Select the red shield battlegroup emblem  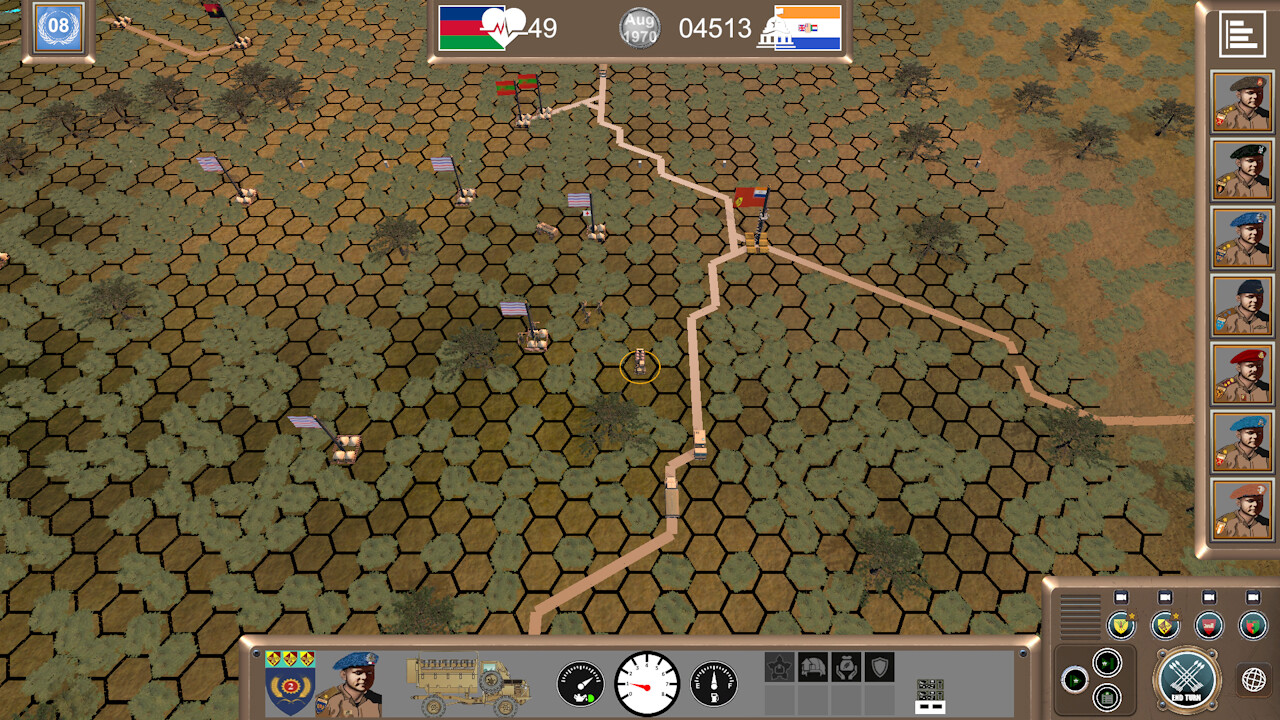(x=1207, y=625)
